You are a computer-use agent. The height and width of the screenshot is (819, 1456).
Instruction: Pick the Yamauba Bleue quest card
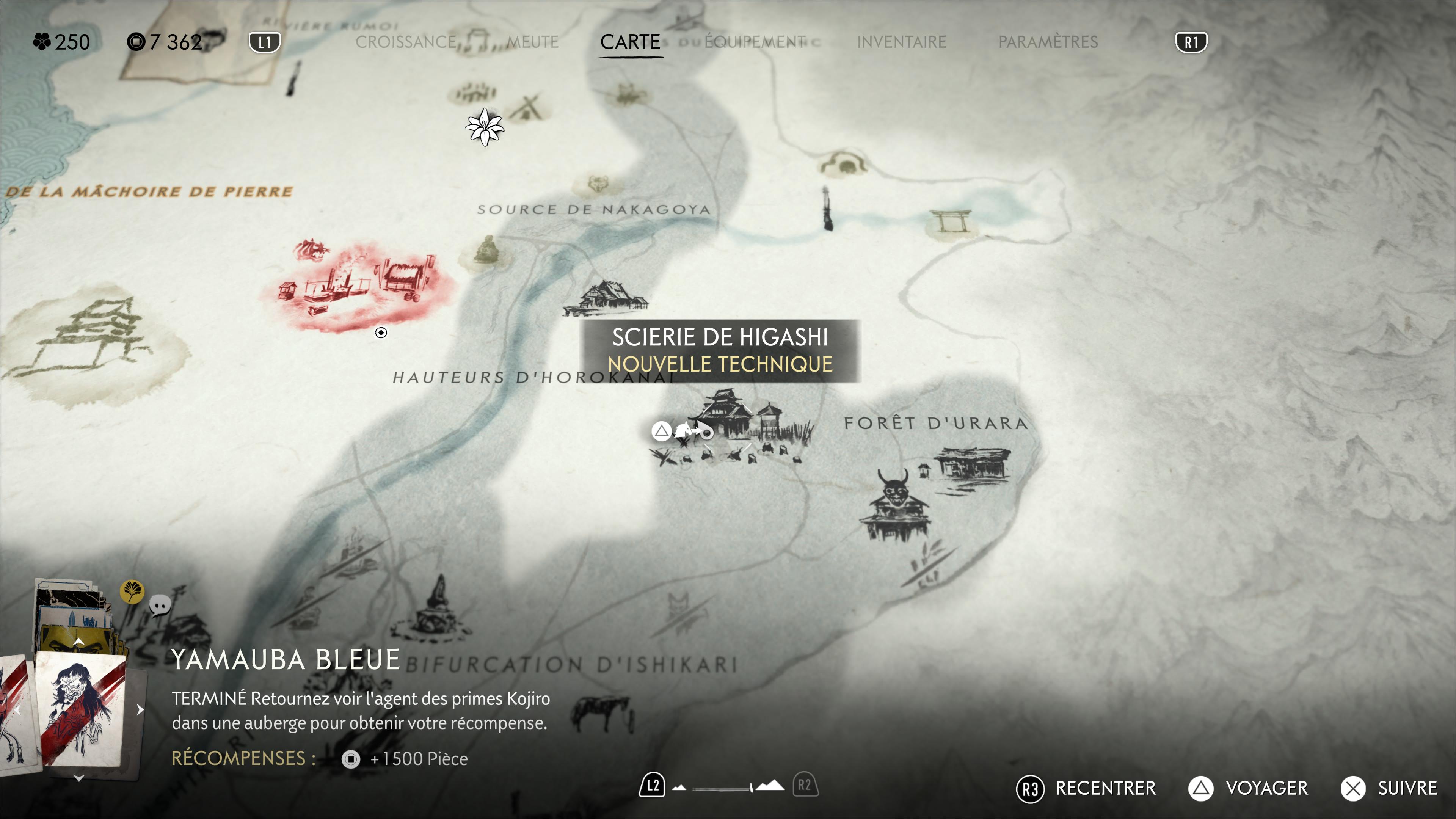(80, 710)
